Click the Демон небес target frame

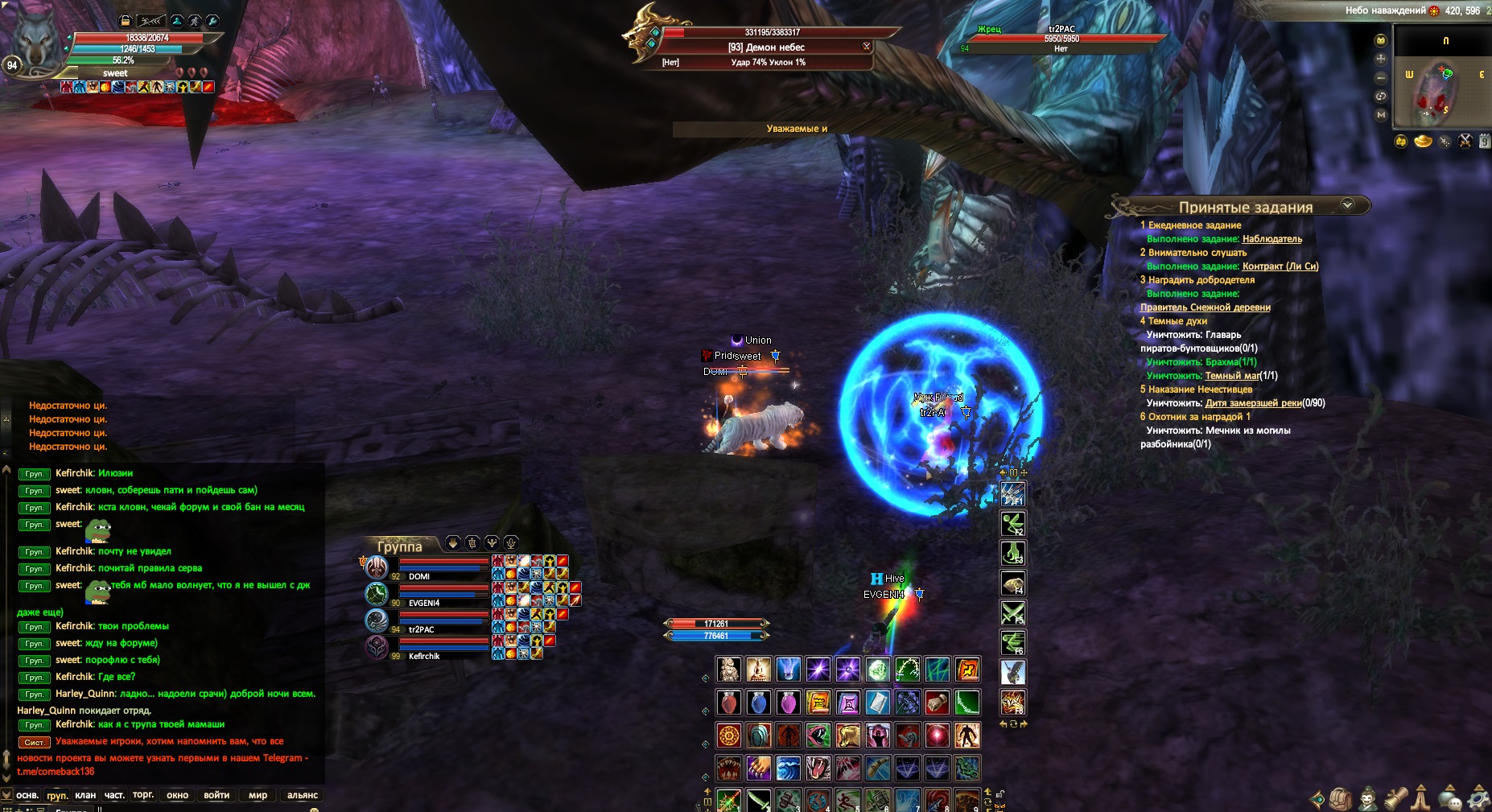[x=766, y=47]
